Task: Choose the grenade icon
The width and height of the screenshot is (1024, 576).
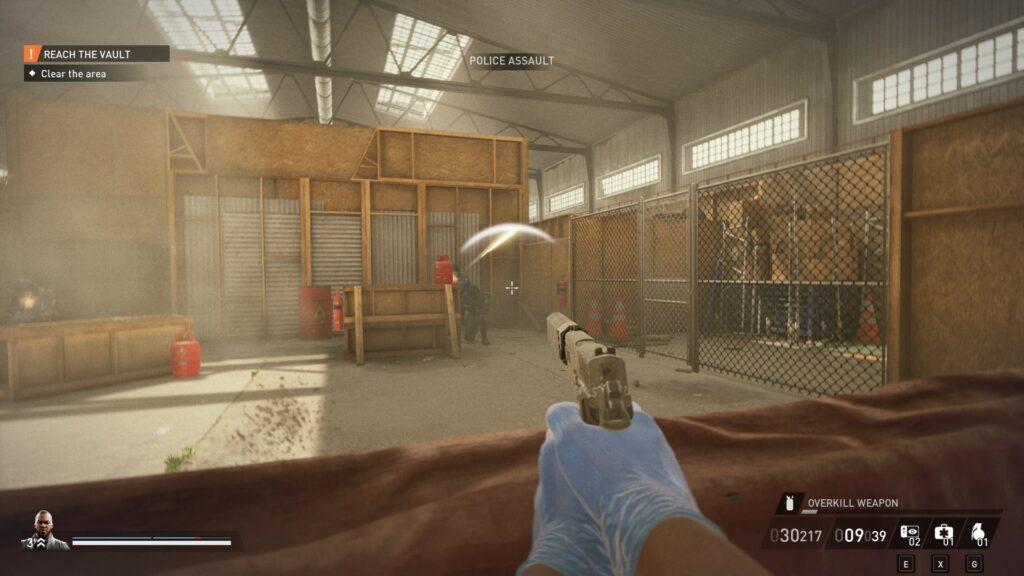Action: click(977, 533)
